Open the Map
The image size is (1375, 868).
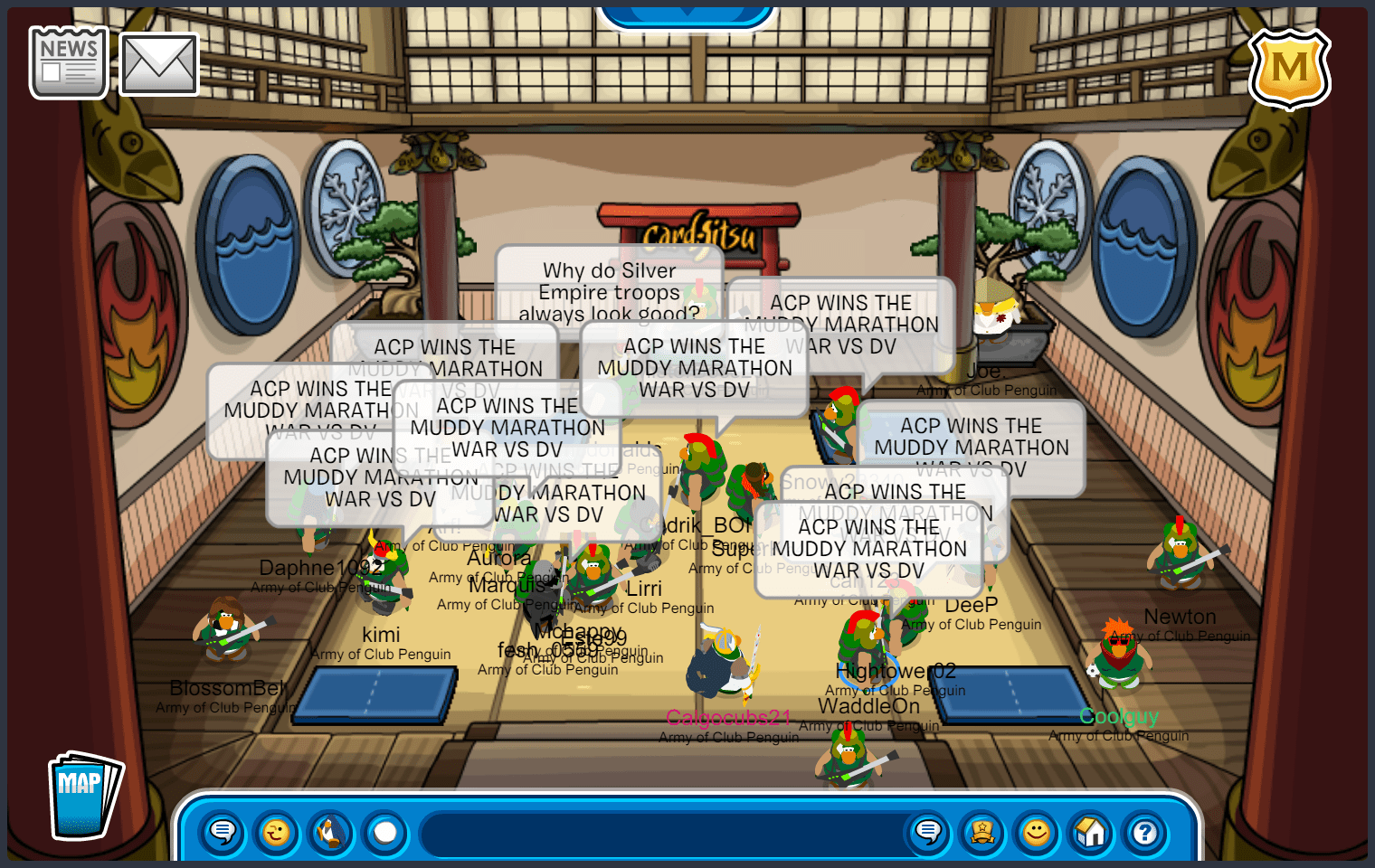point(83,796)
